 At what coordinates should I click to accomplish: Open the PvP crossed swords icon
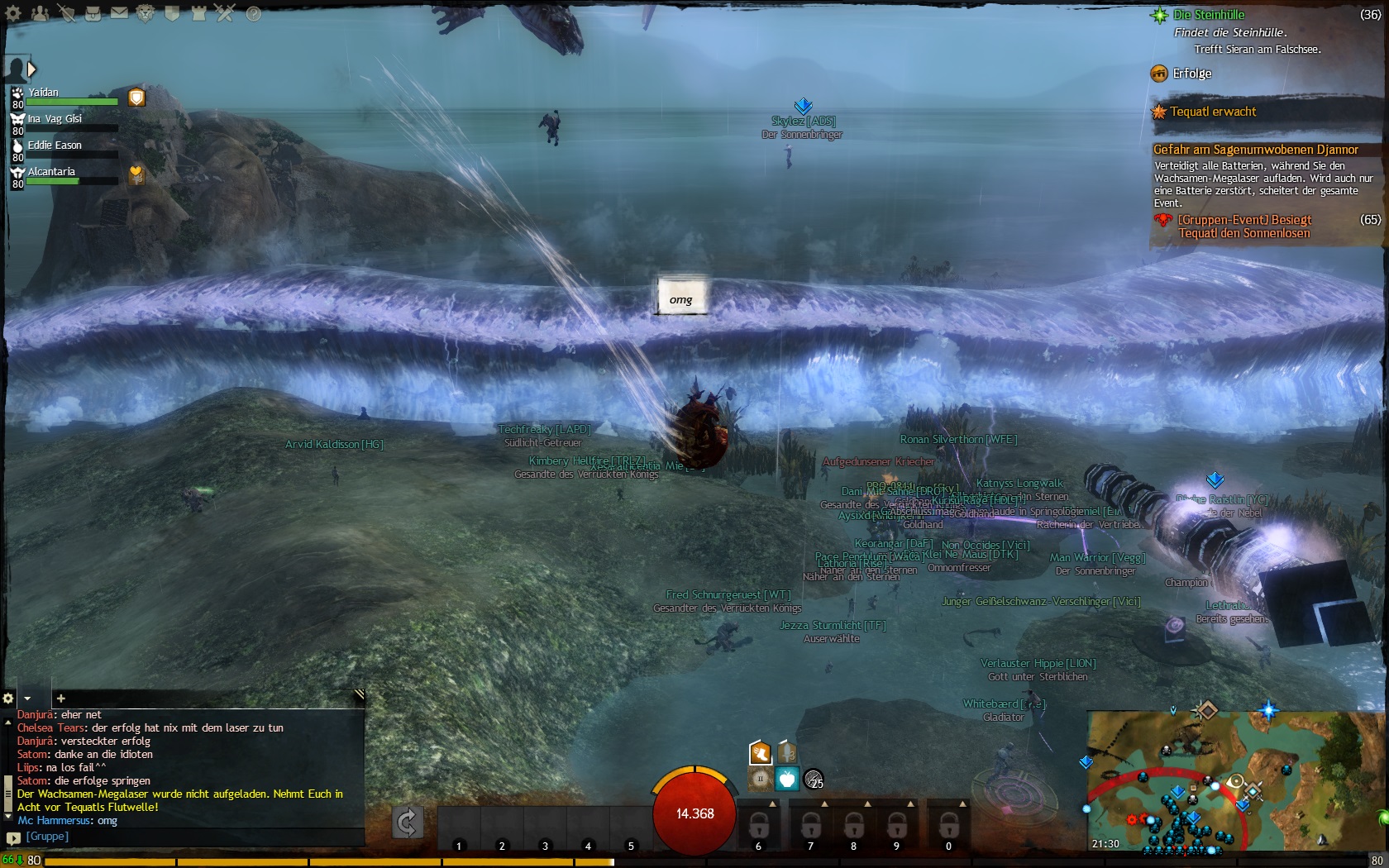[x=225, y=13]
